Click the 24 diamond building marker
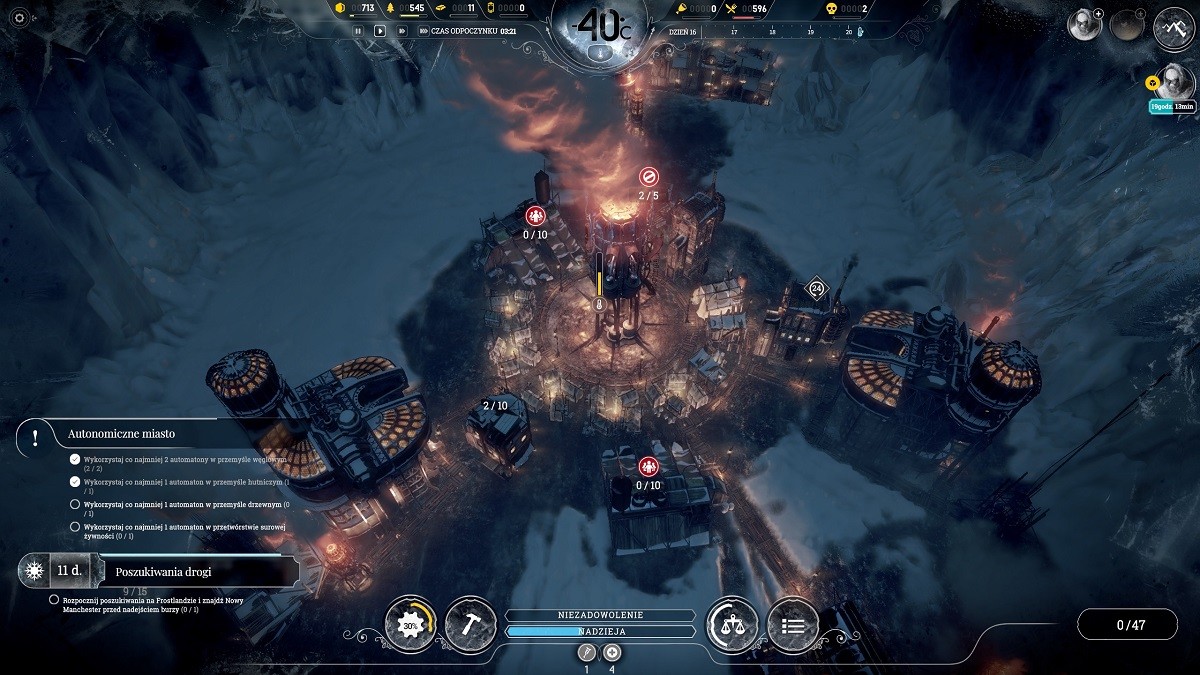Viewport: 1200px width, 675px height. click(x=816, y=290)
